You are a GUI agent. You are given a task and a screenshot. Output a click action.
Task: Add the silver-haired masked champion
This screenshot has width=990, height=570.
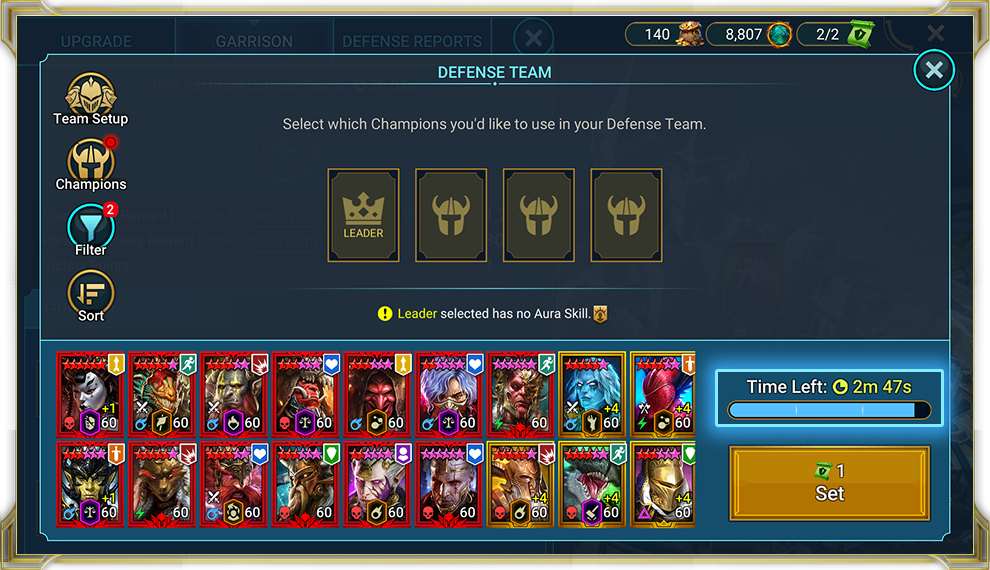pos(451,393)
